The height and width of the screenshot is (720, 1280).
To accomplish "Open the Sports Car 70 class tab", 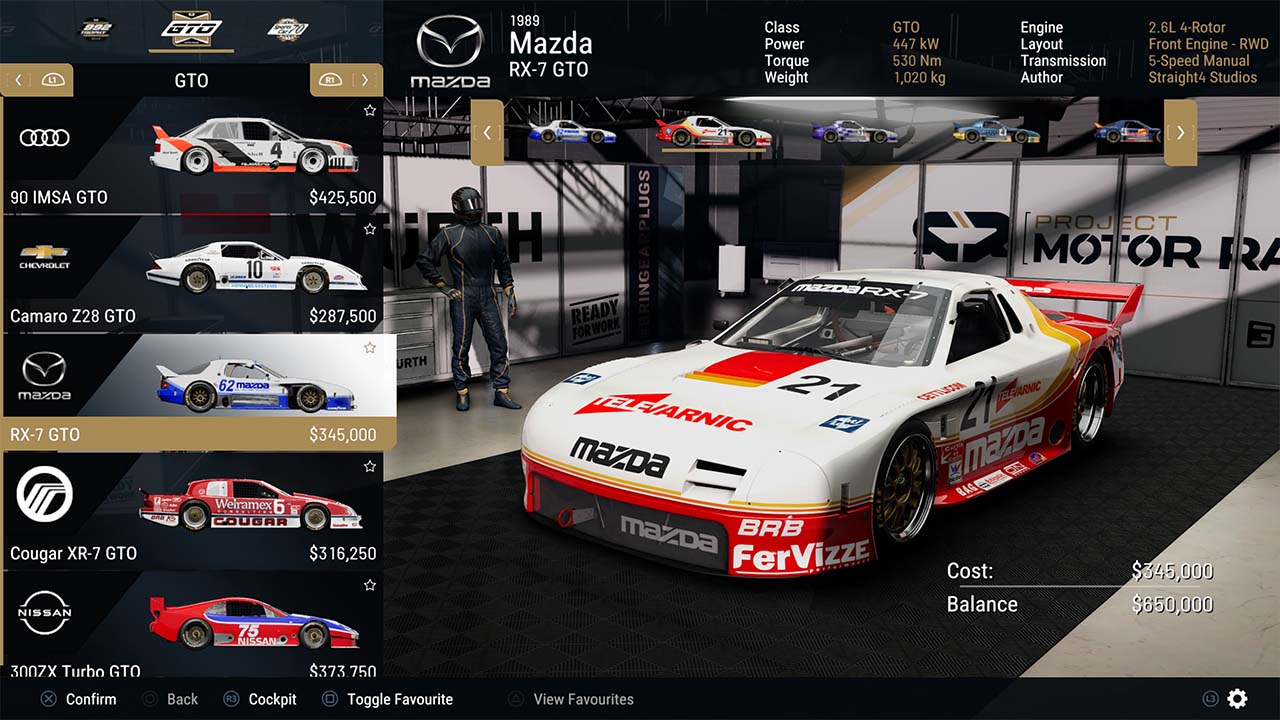I will (x=288, y=28).
